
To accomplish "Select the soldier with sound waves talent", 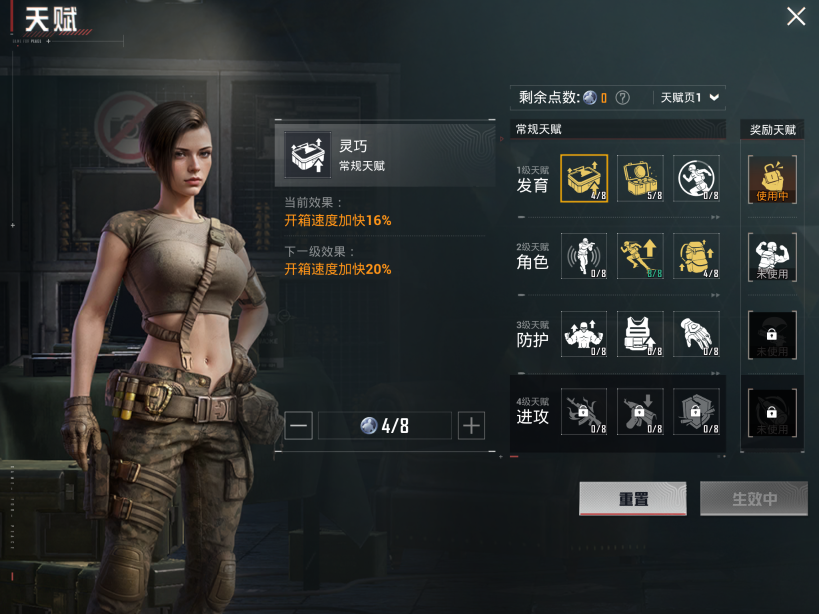I will coord(584,257).
